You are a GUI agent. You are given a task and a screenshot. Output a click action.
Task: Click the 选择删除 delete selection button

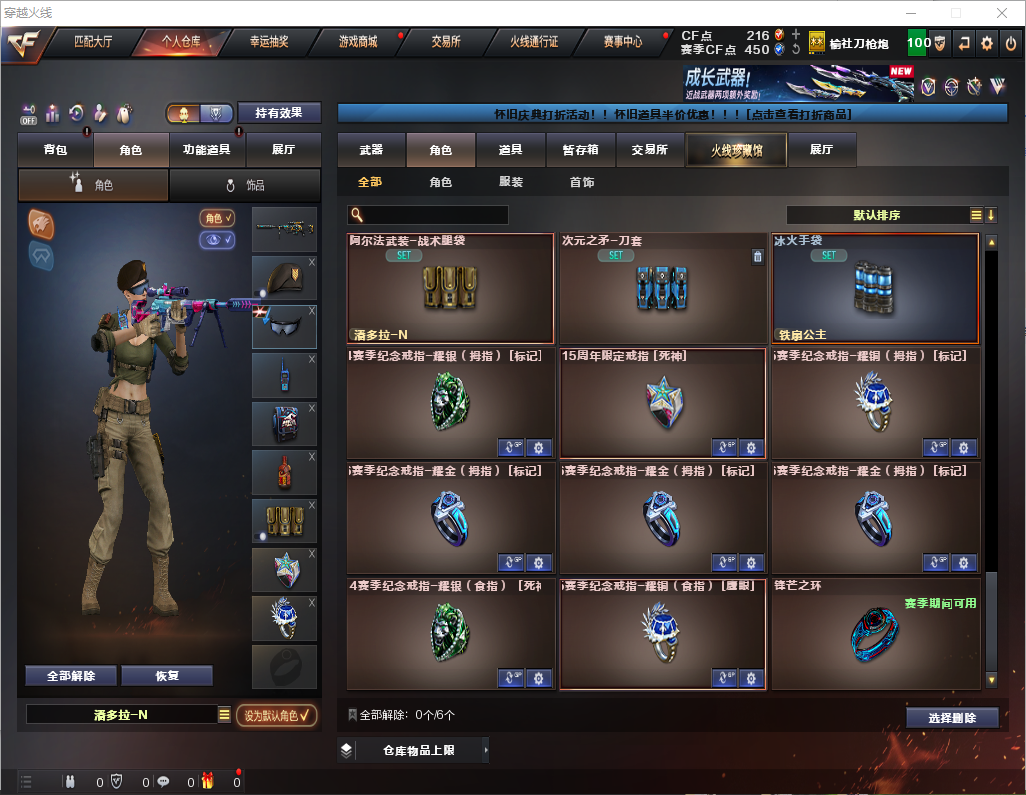pos(952,718)
